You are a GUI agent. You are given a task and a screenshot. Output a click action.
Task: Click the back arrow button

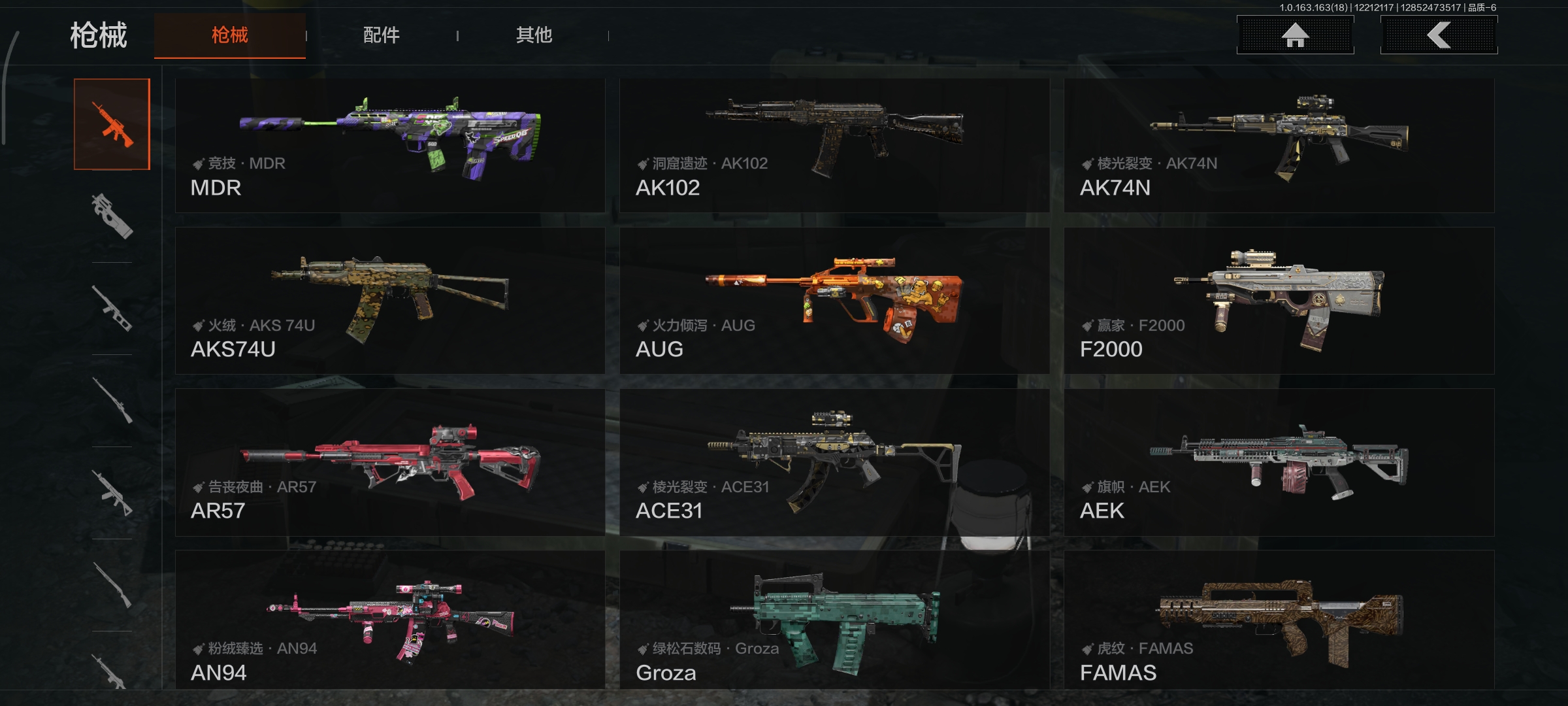(1439, 35)
